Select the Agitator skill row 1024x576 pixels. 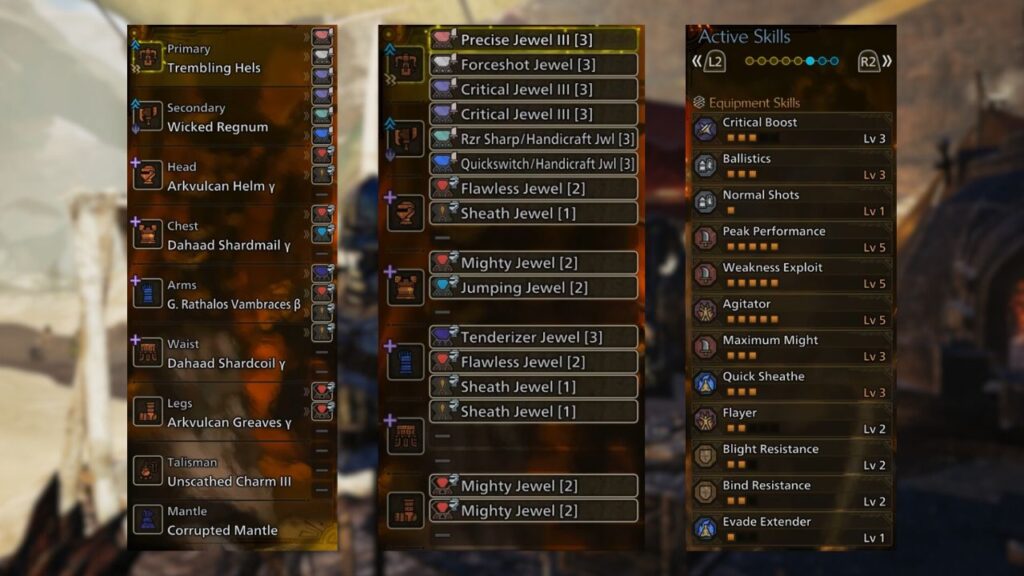coord(790,311)
